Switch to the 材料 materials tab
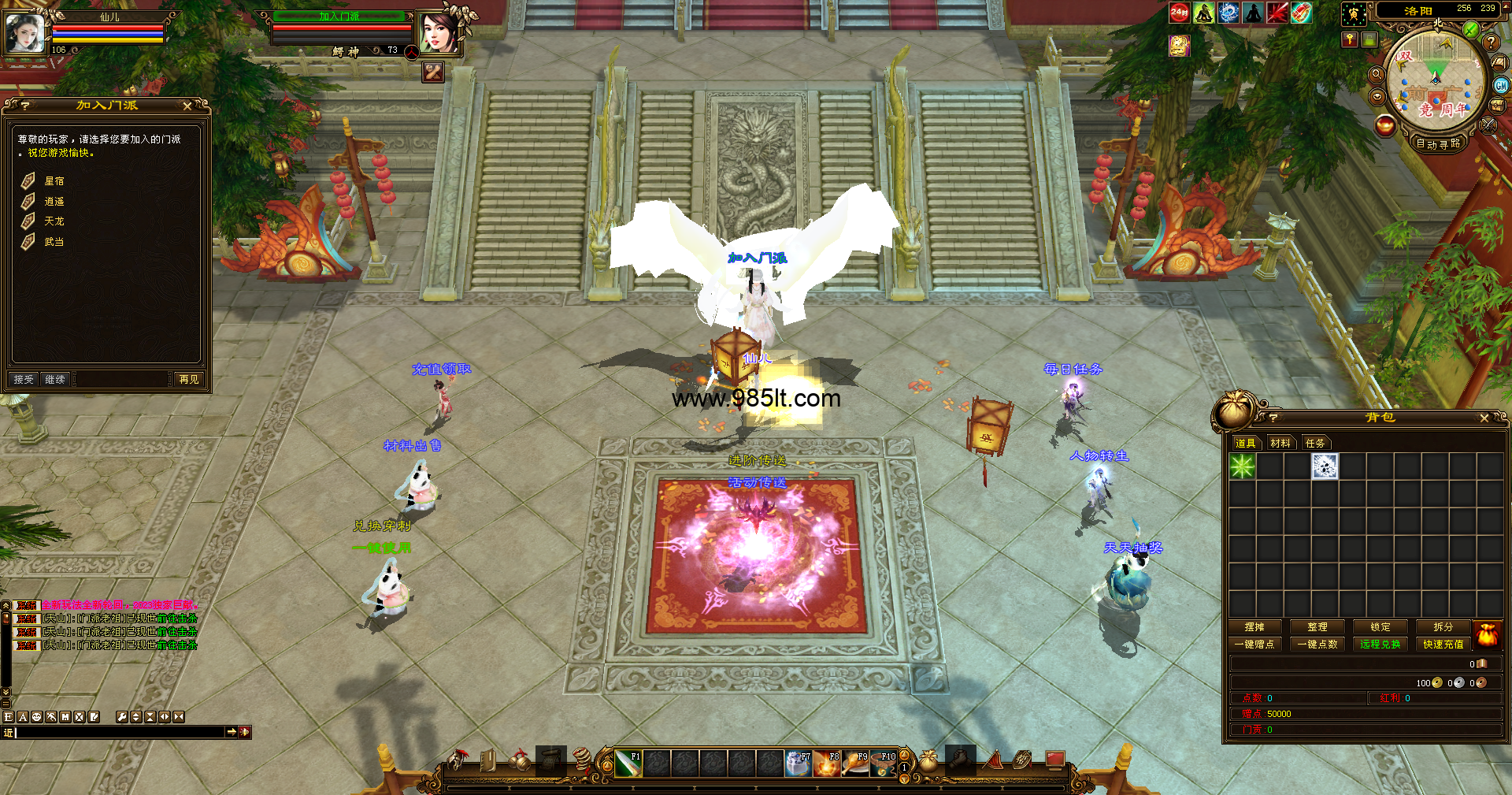The image size is (1512, 795). pyautogui.click(x=1280, y=443)
